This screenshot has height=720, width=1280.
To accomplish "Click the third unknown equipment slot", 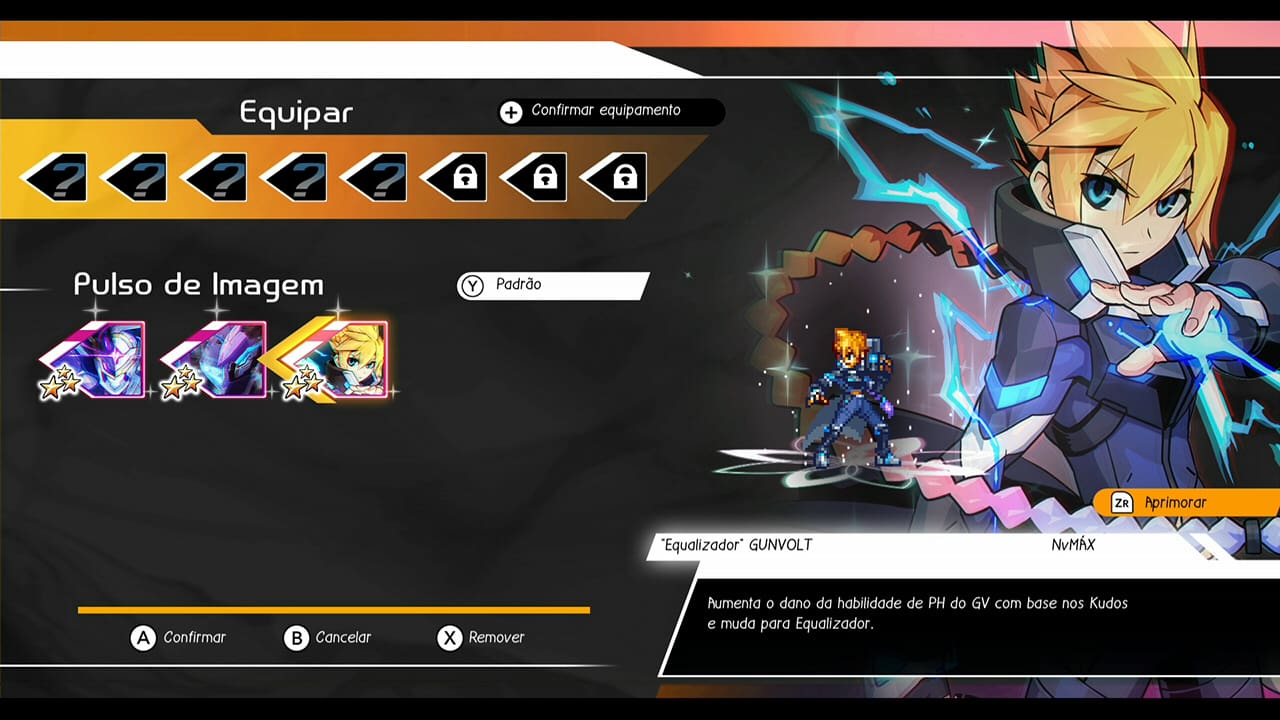I will (215, 177).
